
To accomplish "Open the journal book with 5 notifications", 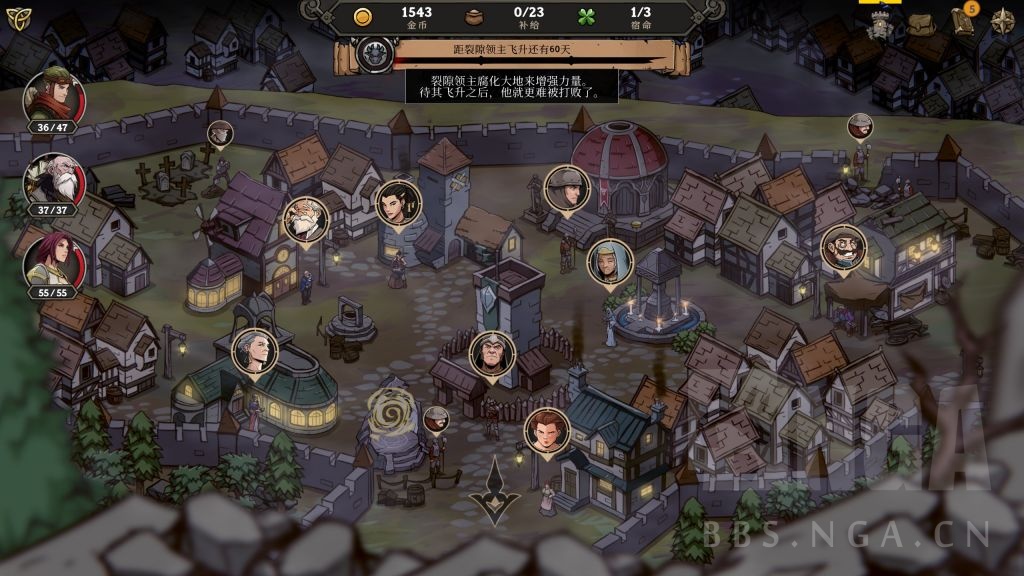I will tap(963, 21).
